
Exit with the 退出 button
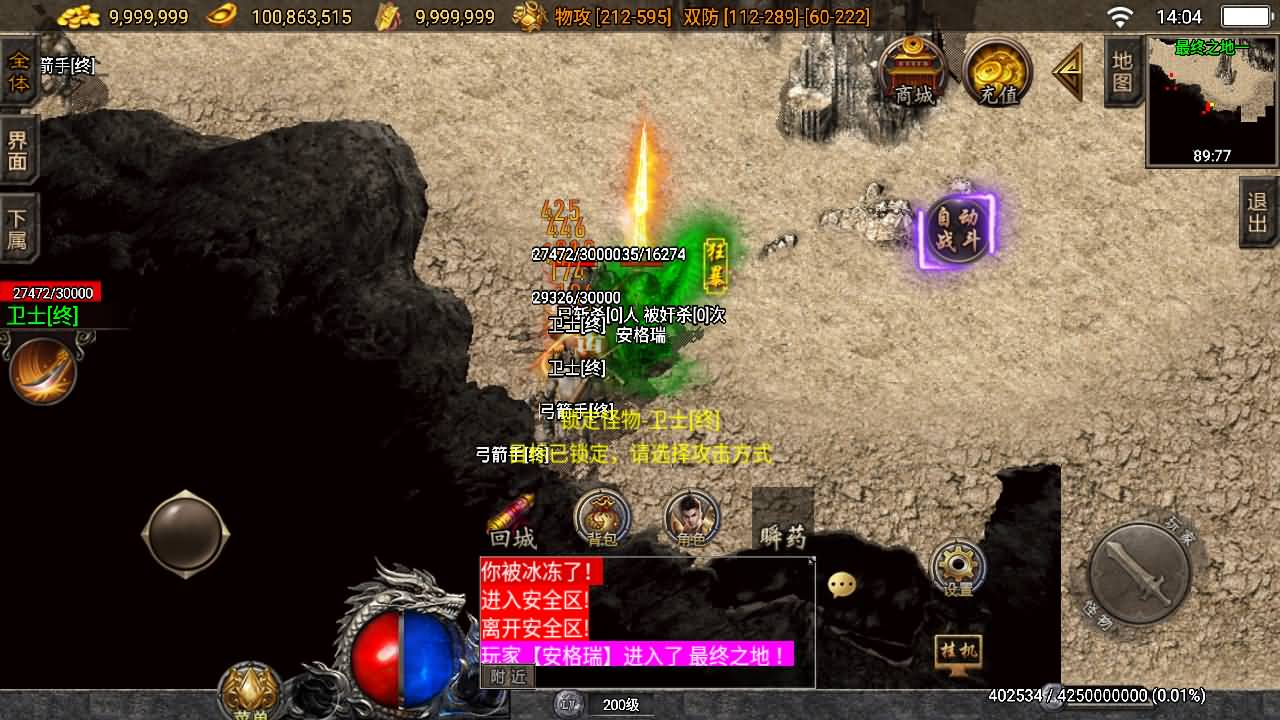pyautogui.click(x=1258, y=212)
